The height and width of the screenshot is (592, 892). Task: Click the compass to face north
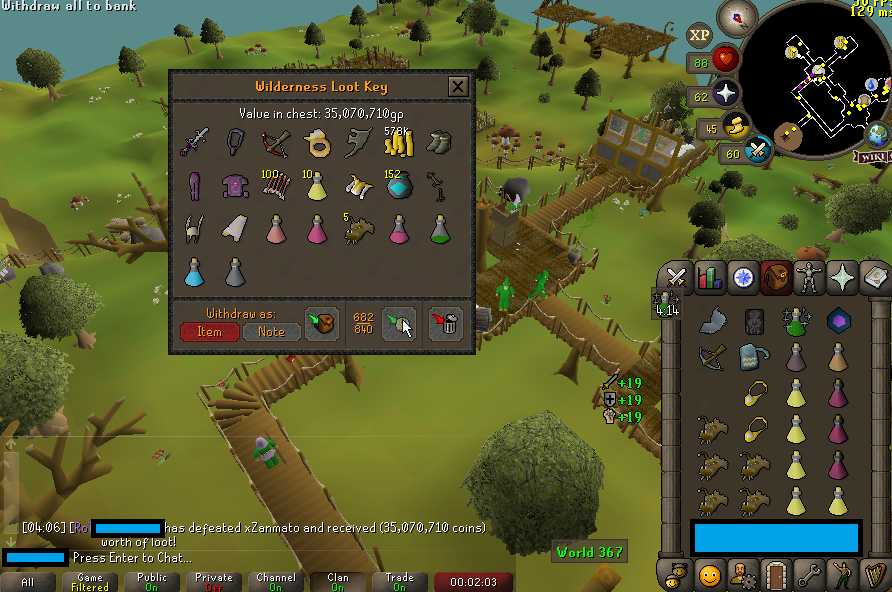(743, 17)
